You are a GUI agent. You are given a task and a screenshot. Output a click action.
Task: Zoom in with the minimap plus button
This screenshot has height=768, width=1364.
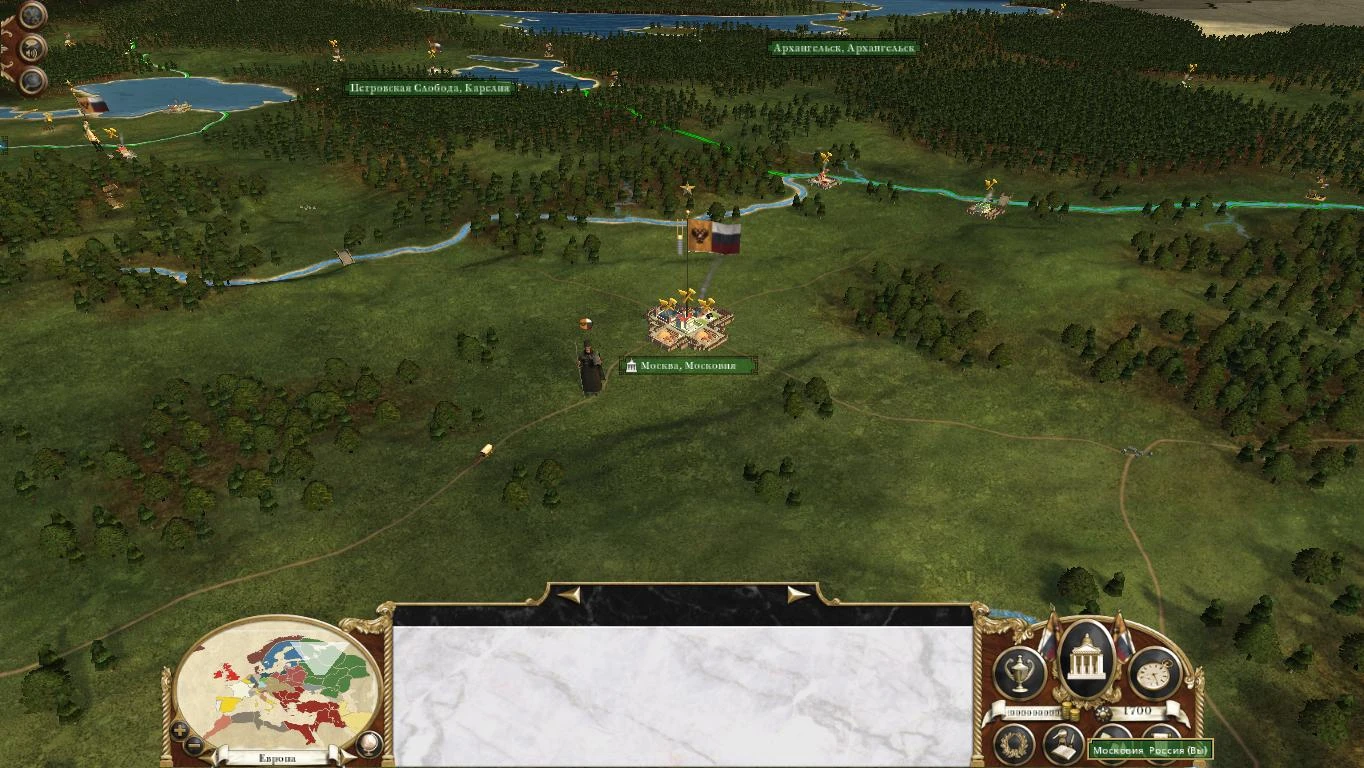(180, 730)
